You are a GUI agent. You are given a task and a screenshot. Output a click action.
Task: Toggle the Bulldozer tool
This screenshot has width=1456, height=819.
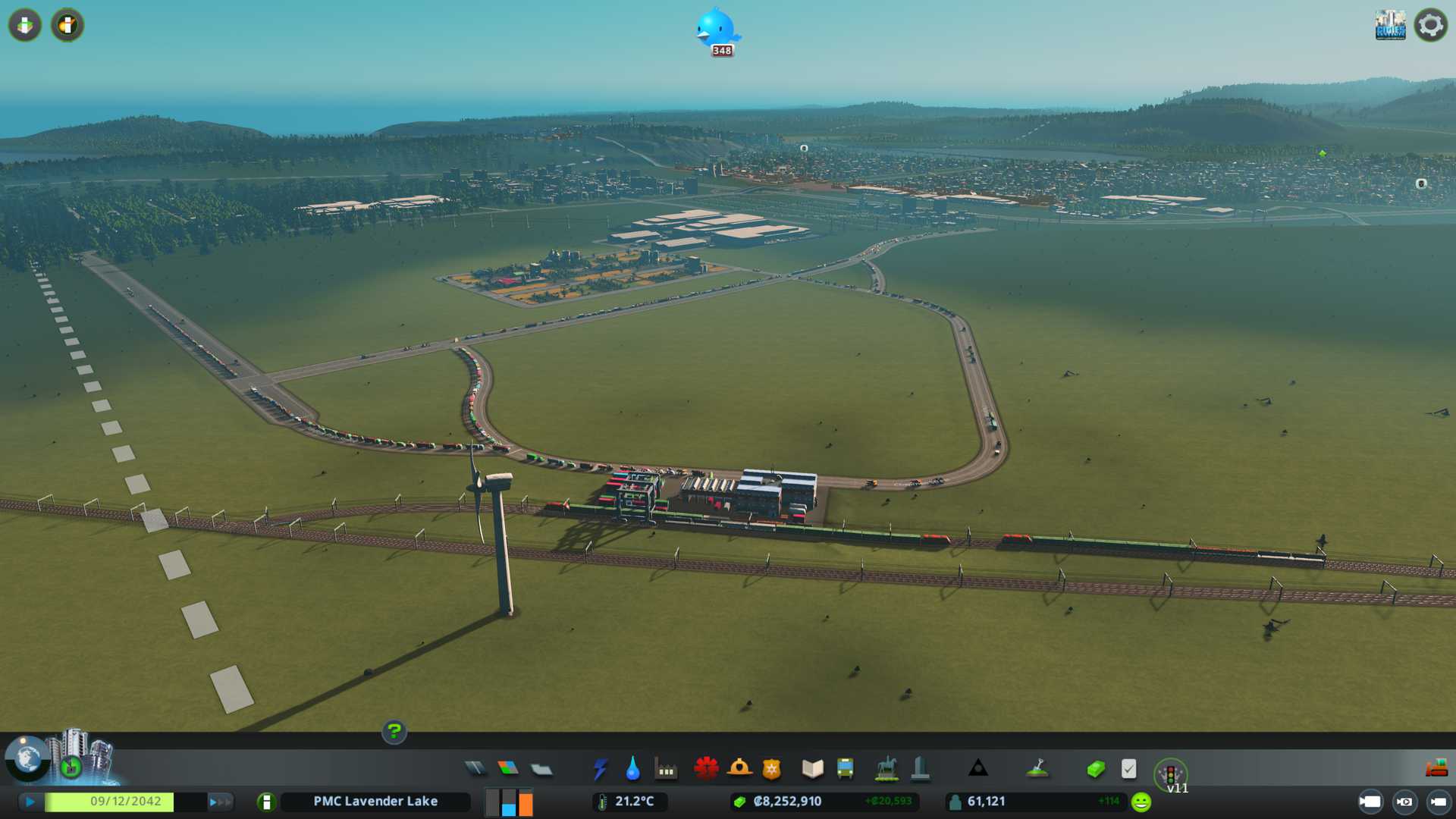pos(1436,769)
